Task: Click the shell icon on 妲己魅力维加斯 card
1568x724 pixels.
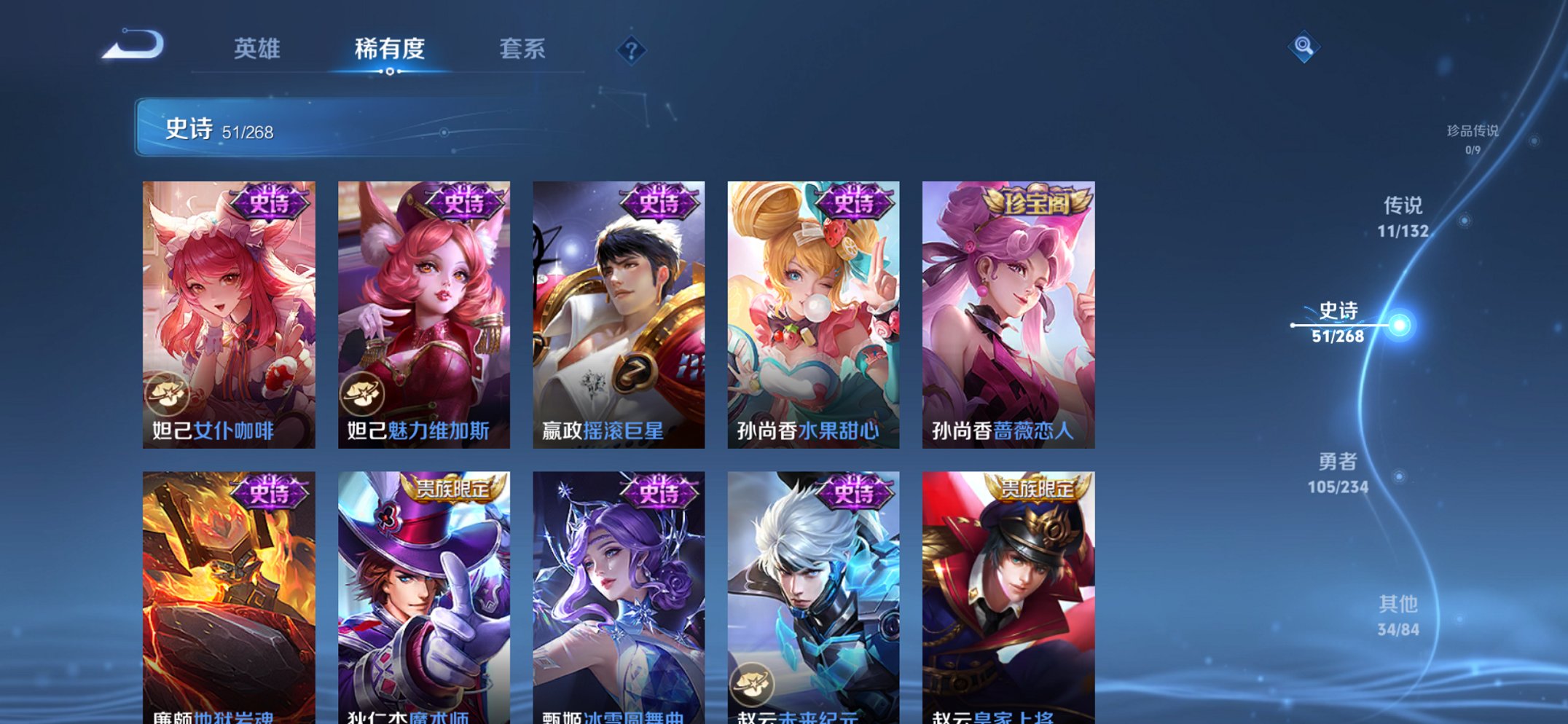Action: pos(364,393)
